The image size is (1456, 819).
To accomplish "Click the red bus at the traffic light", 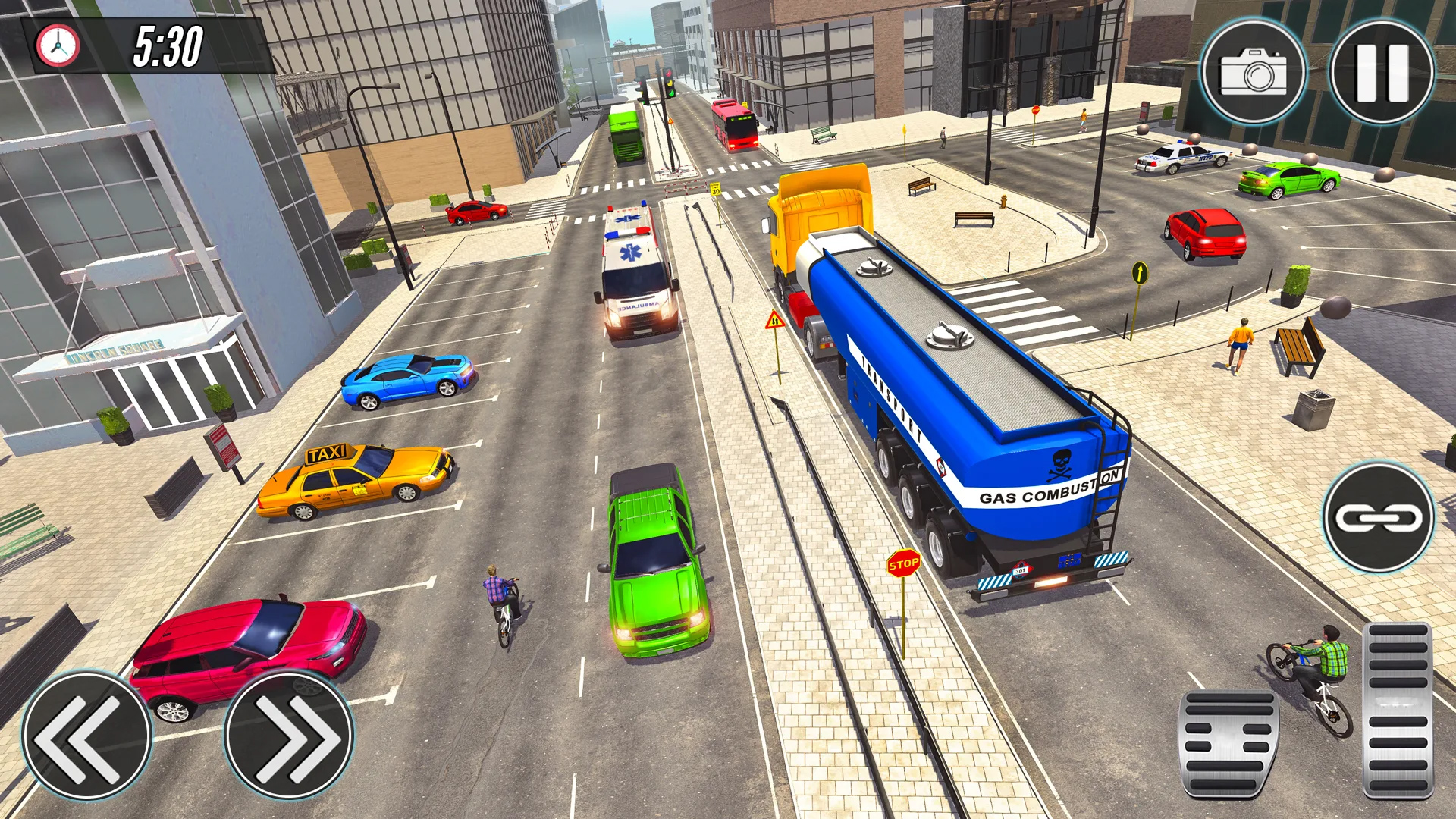I will click(734, 125).
